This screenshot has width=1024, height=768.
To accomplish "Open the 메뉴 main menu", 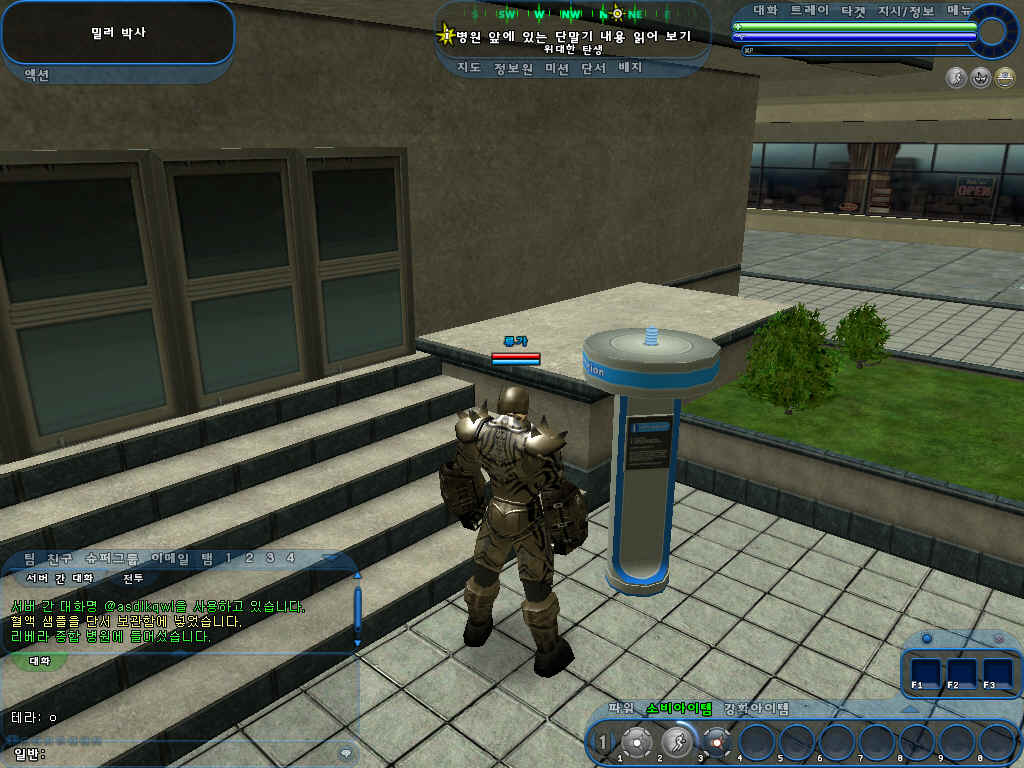I will (x=959, y=10).
